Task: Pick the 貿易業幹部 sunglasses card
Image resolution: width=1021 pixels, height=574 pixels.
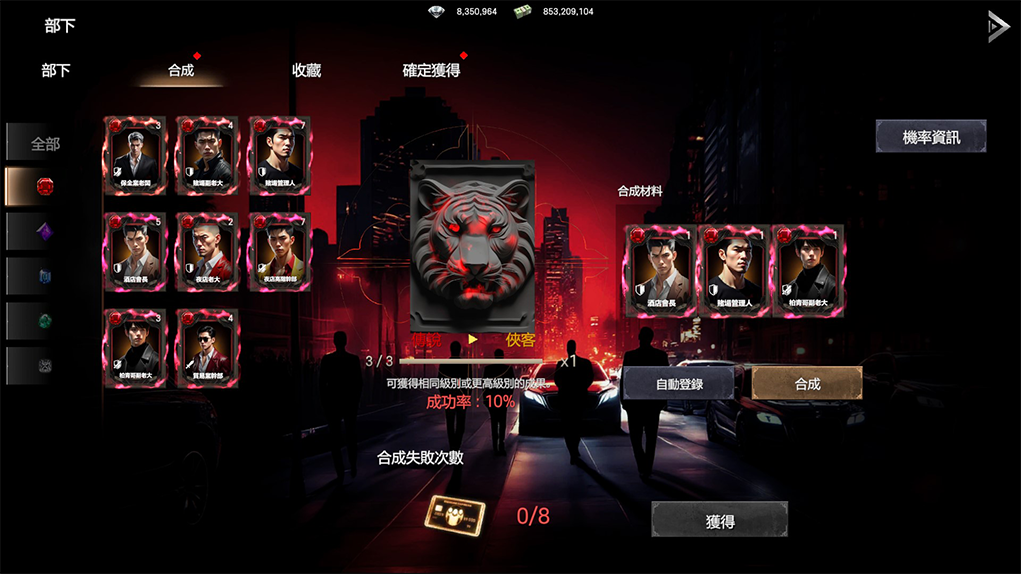Action: (208, 348)
